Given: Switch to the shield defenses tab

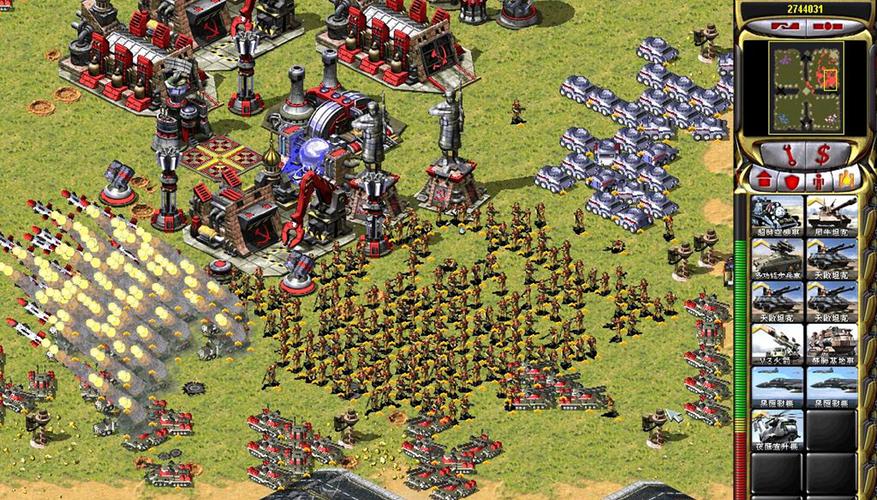Looking at the screenshot, I should pos(790,181).
